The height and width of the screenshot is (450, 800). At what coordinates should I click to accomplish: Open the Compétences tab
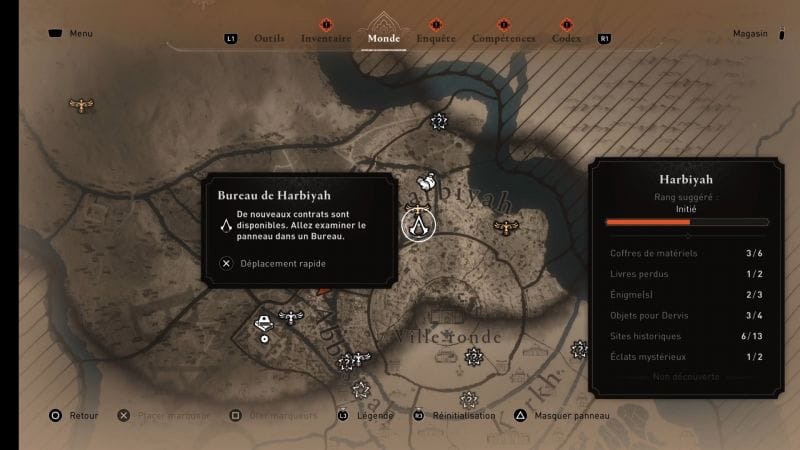503,39
